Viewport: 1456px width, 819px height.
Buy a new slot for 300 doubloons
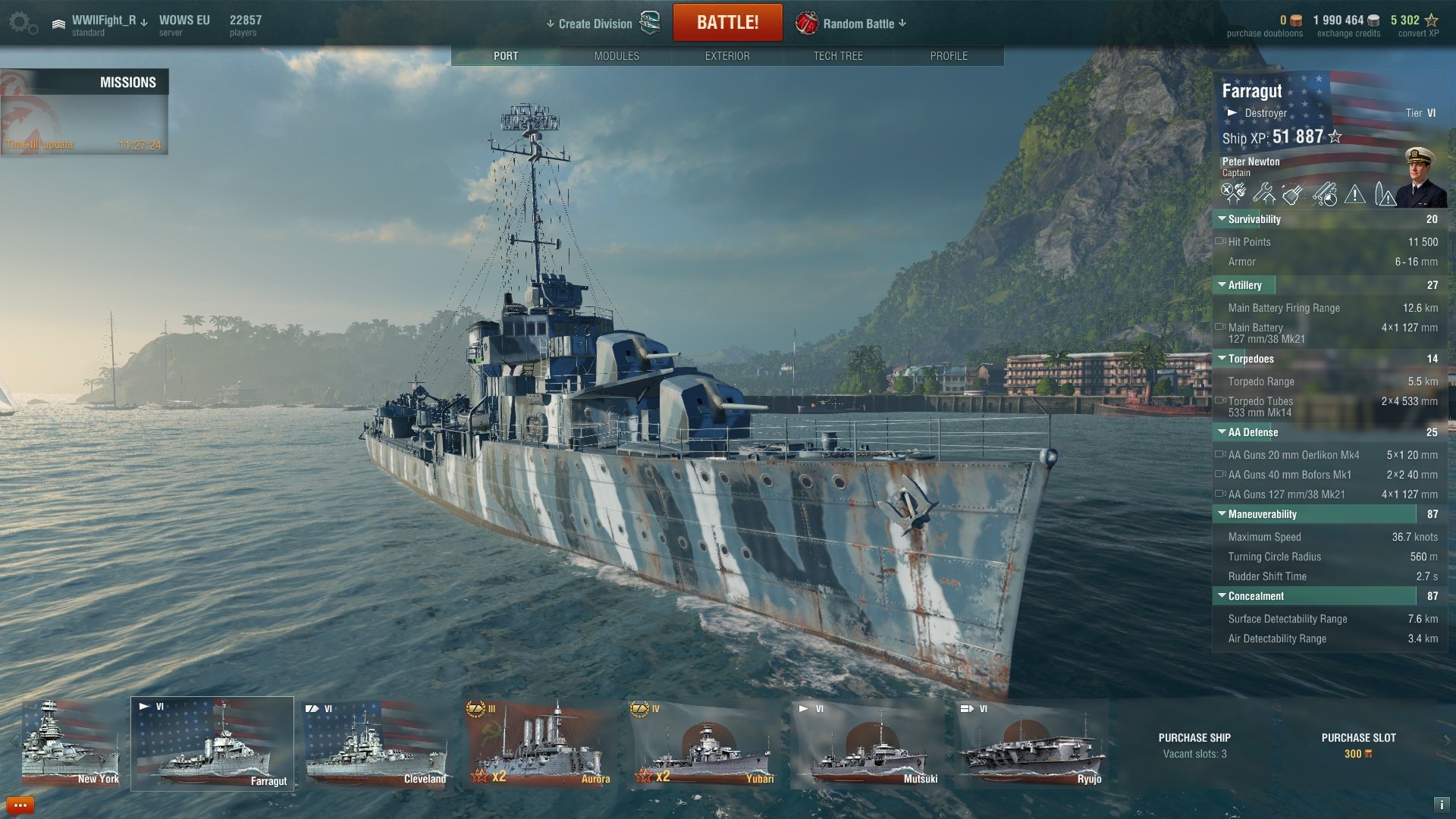(x=1358, y=745)
